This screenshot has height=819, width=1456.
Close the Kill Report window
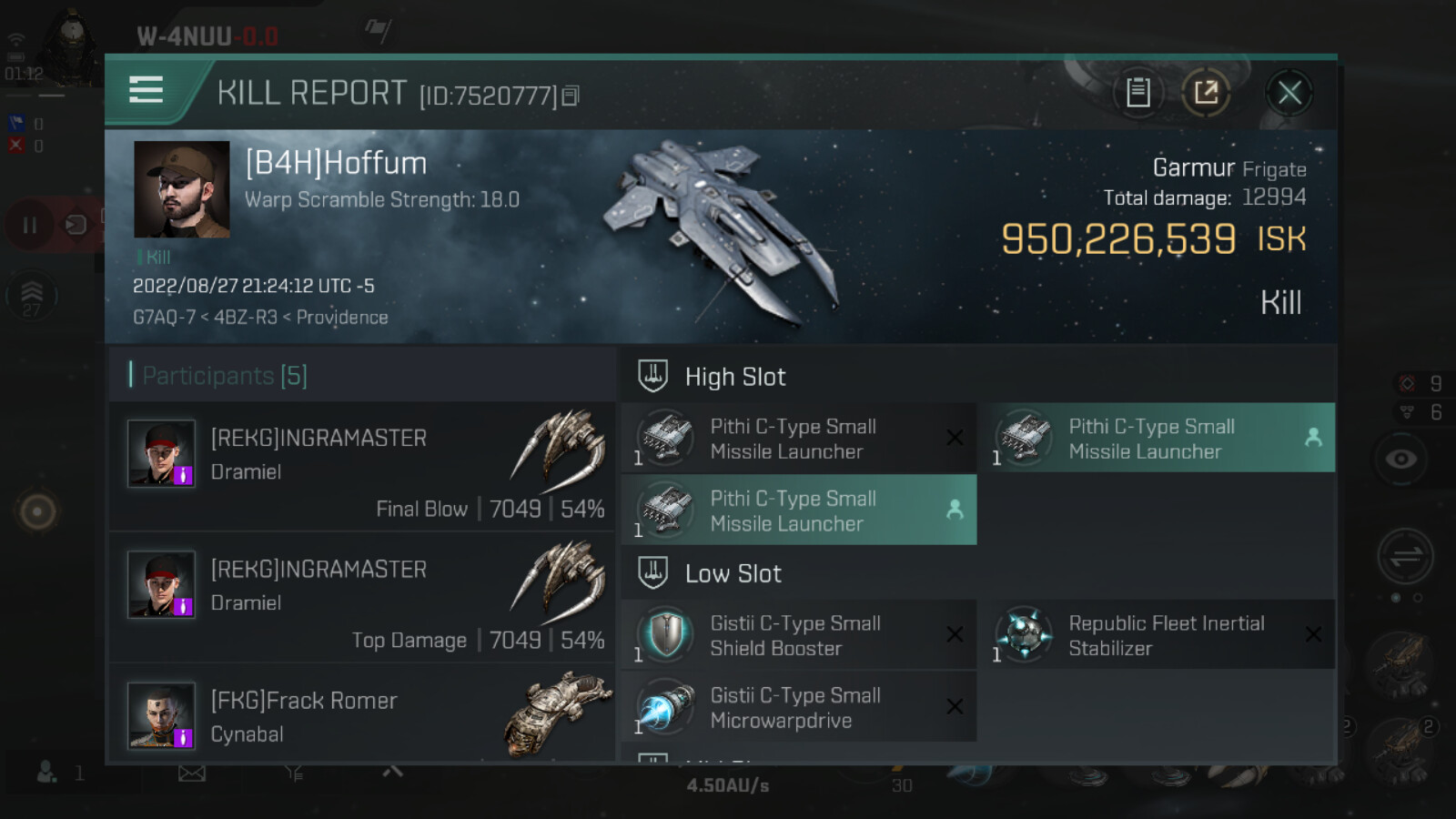1289,93
